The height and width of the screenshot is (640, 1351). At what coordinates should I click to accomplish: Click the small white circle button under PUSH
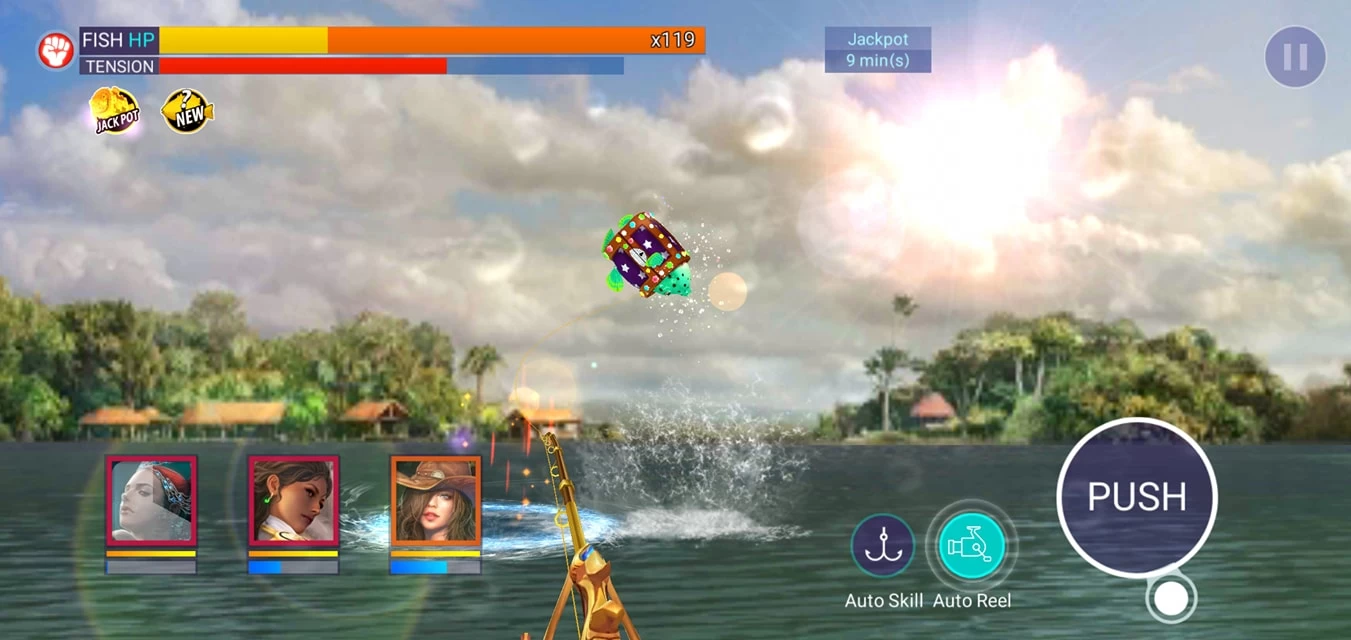(x=1171, y=598)
